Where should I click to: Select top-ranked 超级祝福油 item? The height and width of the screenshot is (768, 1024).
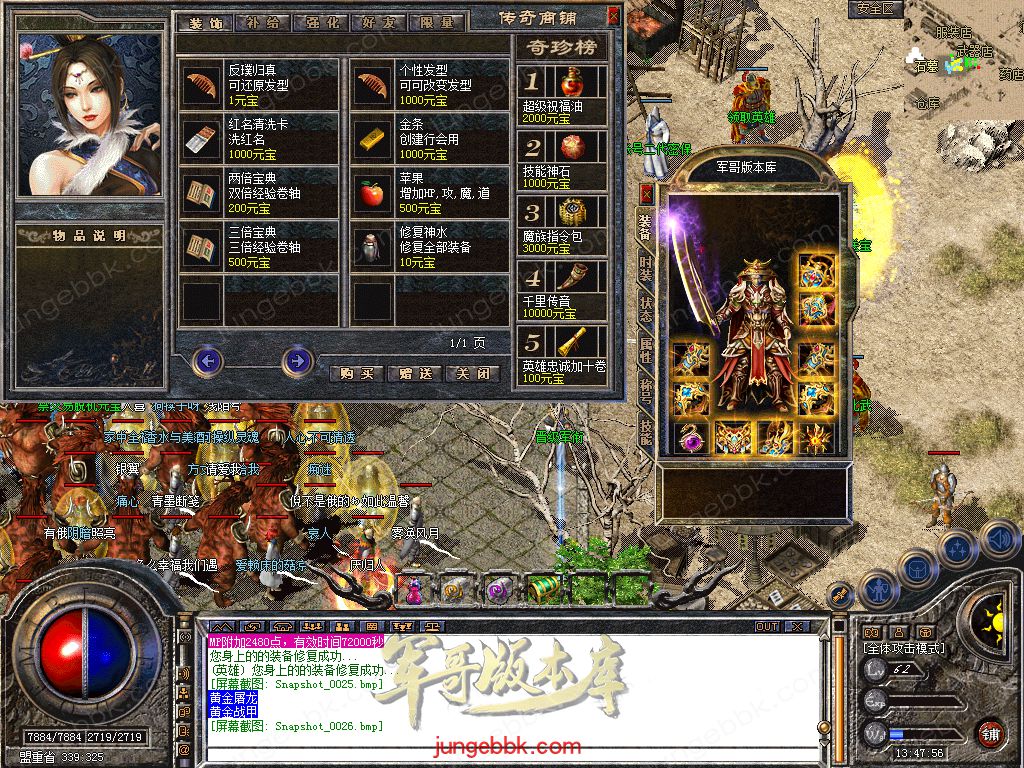click(x=572, y=82)
